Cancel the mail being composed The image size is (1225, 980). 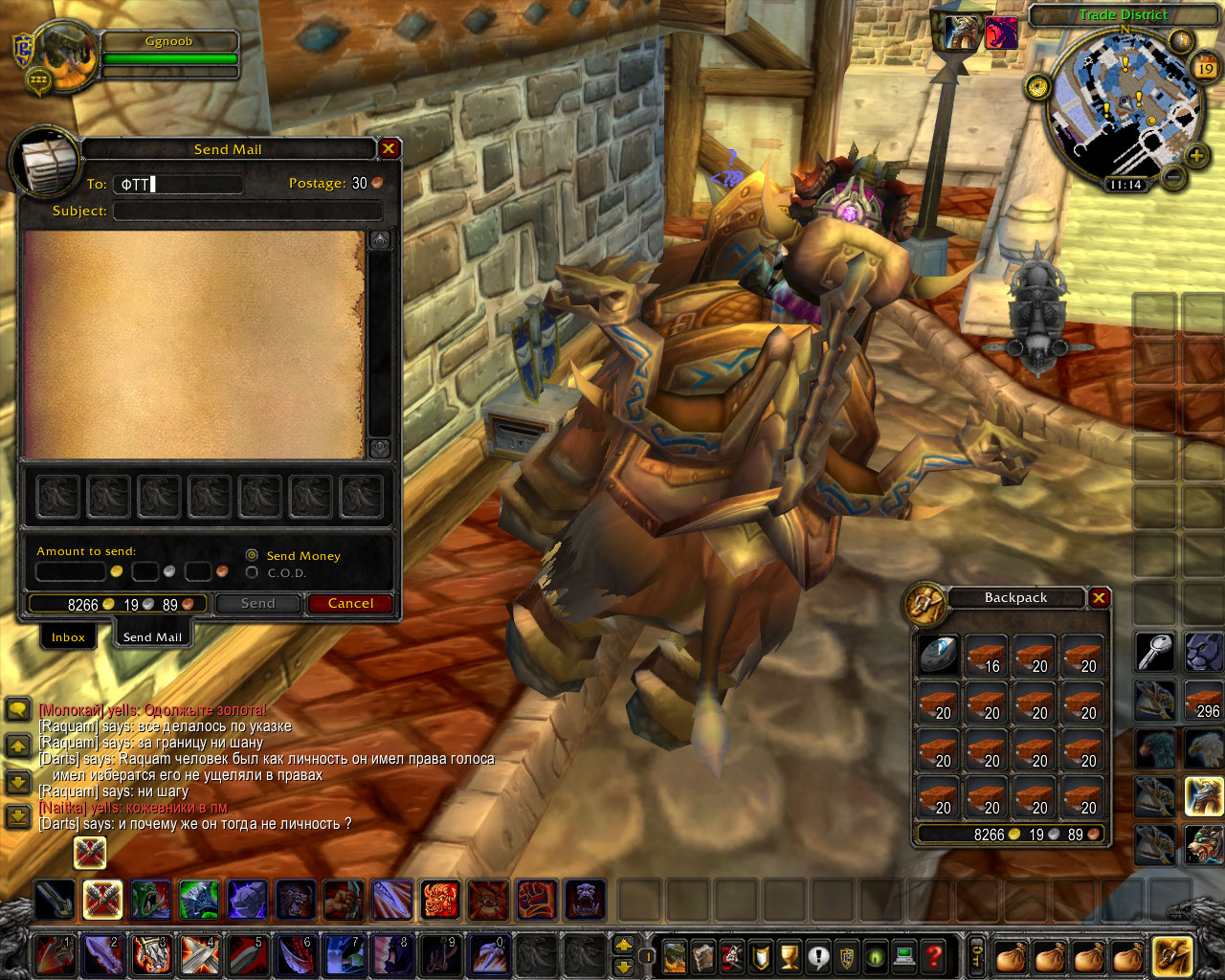click(x=350, y=603)
